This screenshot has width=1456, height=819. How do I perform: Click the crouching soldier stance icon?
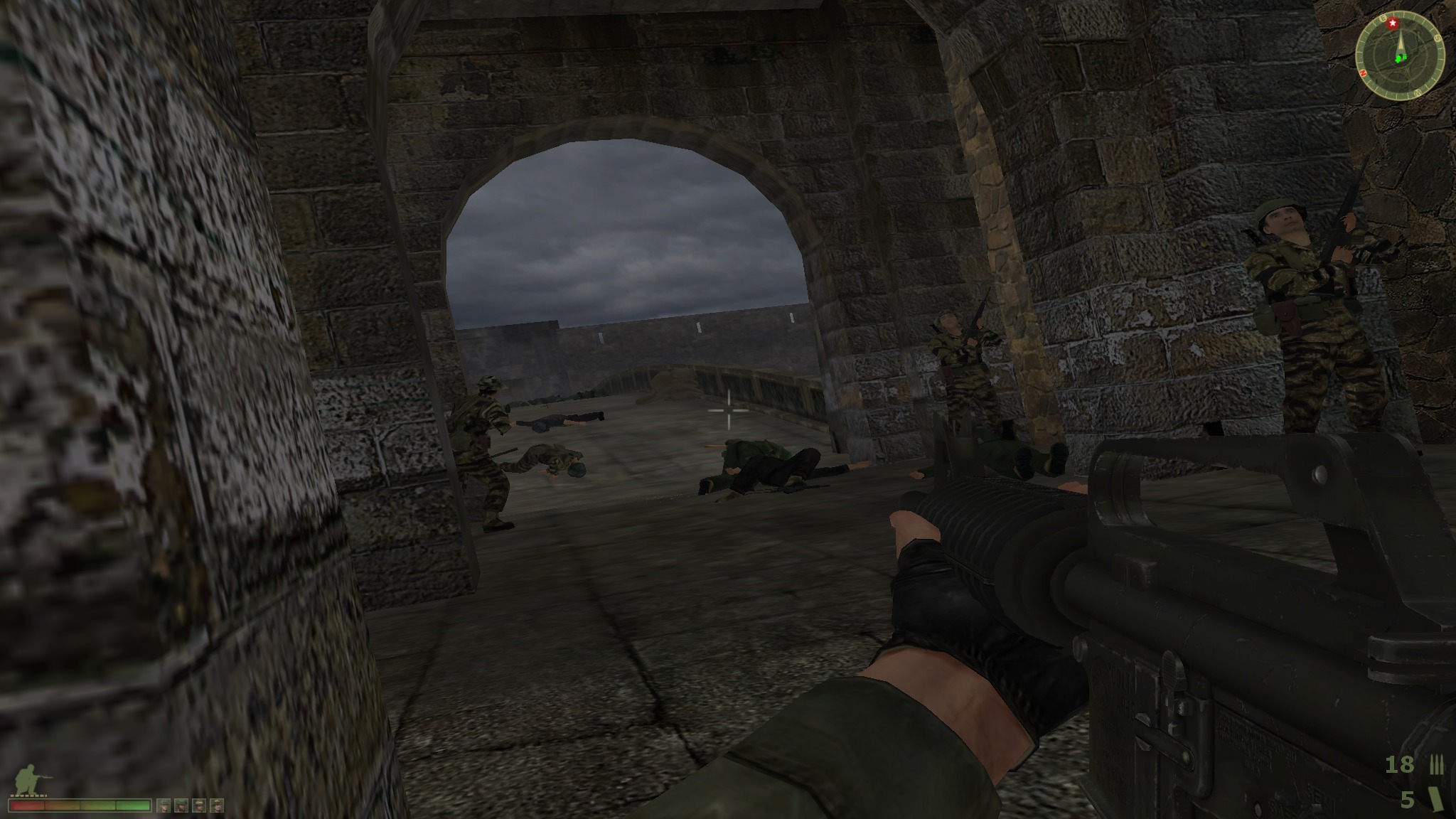tap(26, 778)
